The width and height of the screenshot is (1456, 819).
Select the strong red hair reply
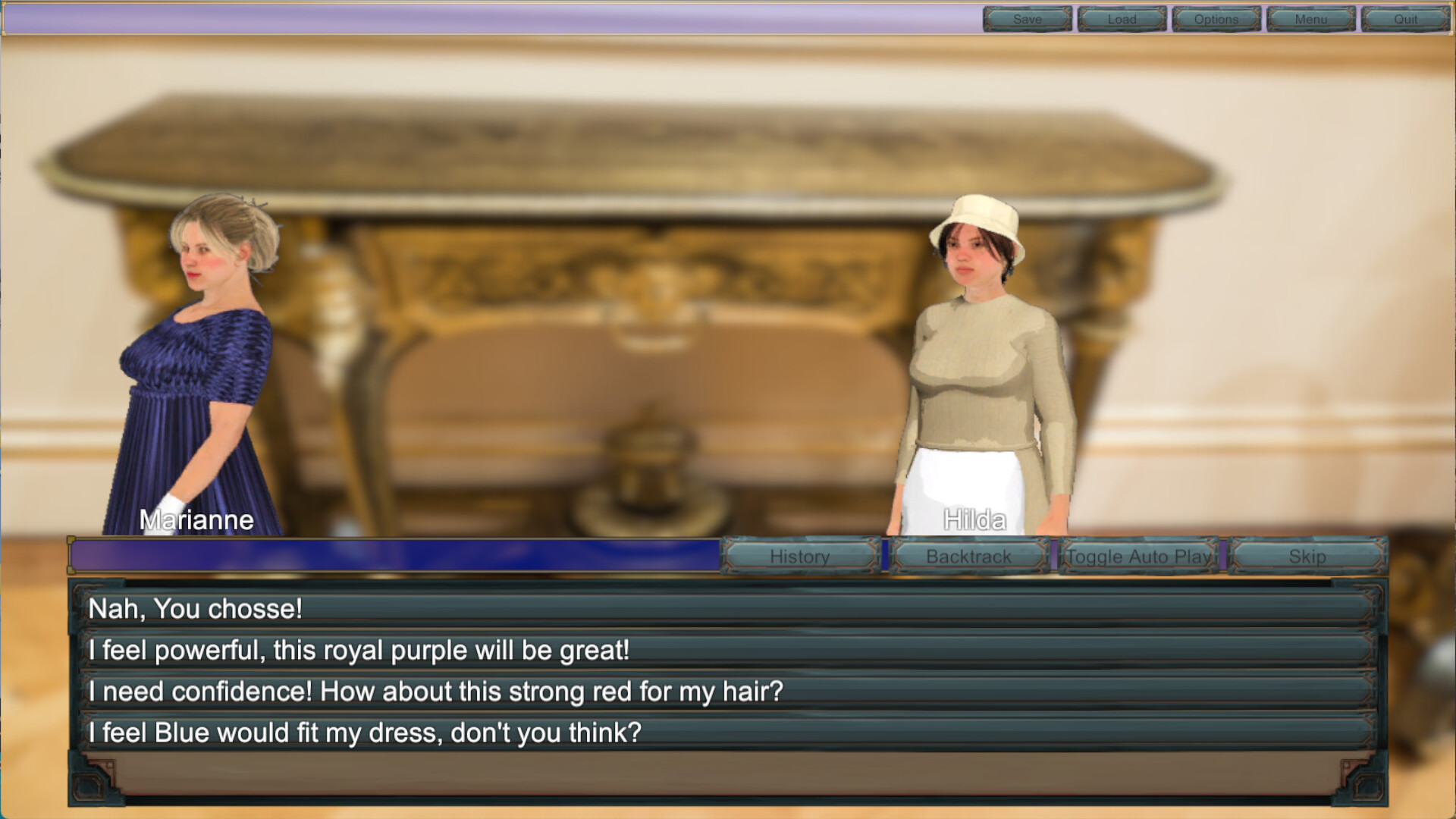728,692
